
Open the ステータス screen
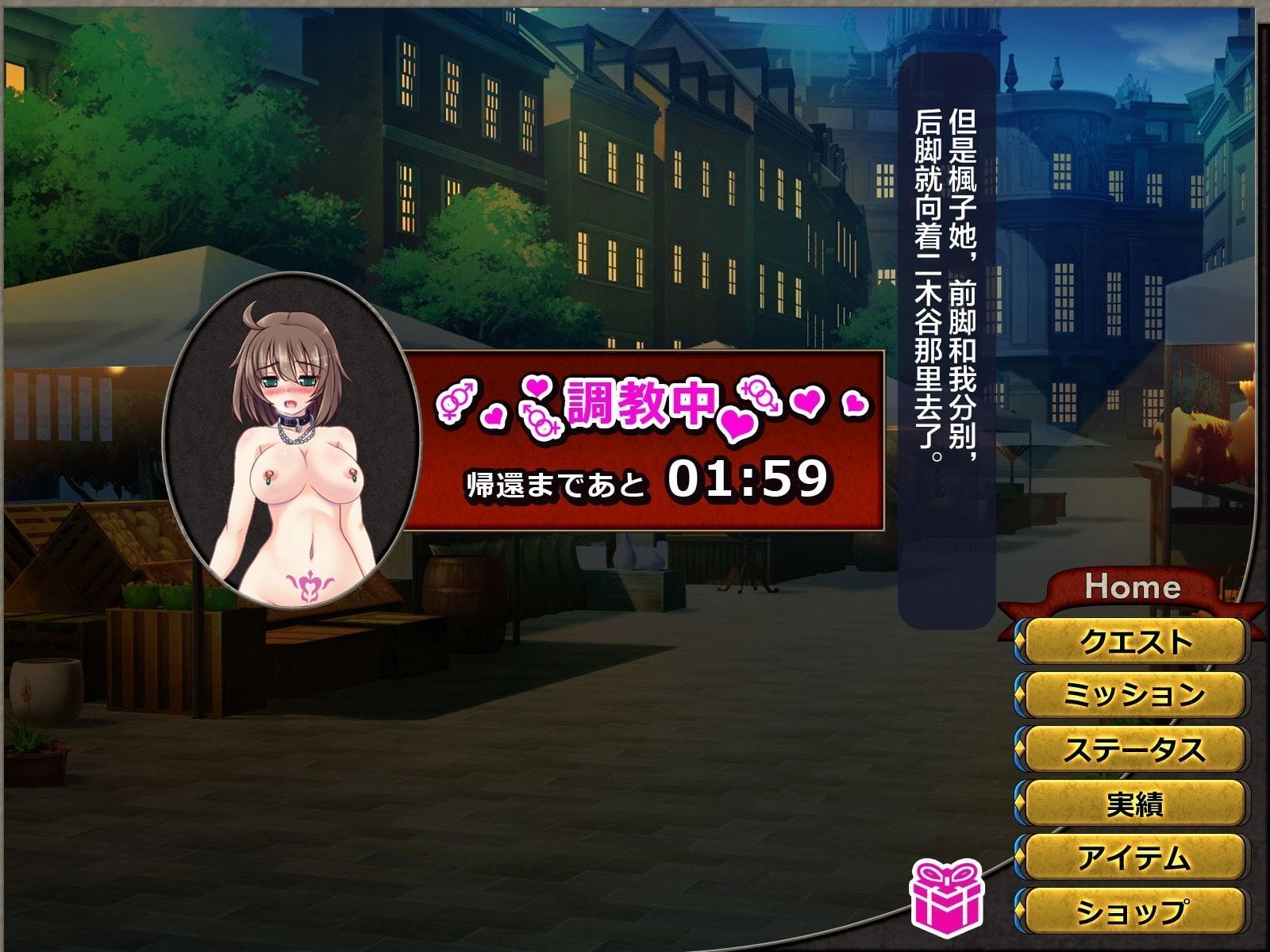[1133, 749]
